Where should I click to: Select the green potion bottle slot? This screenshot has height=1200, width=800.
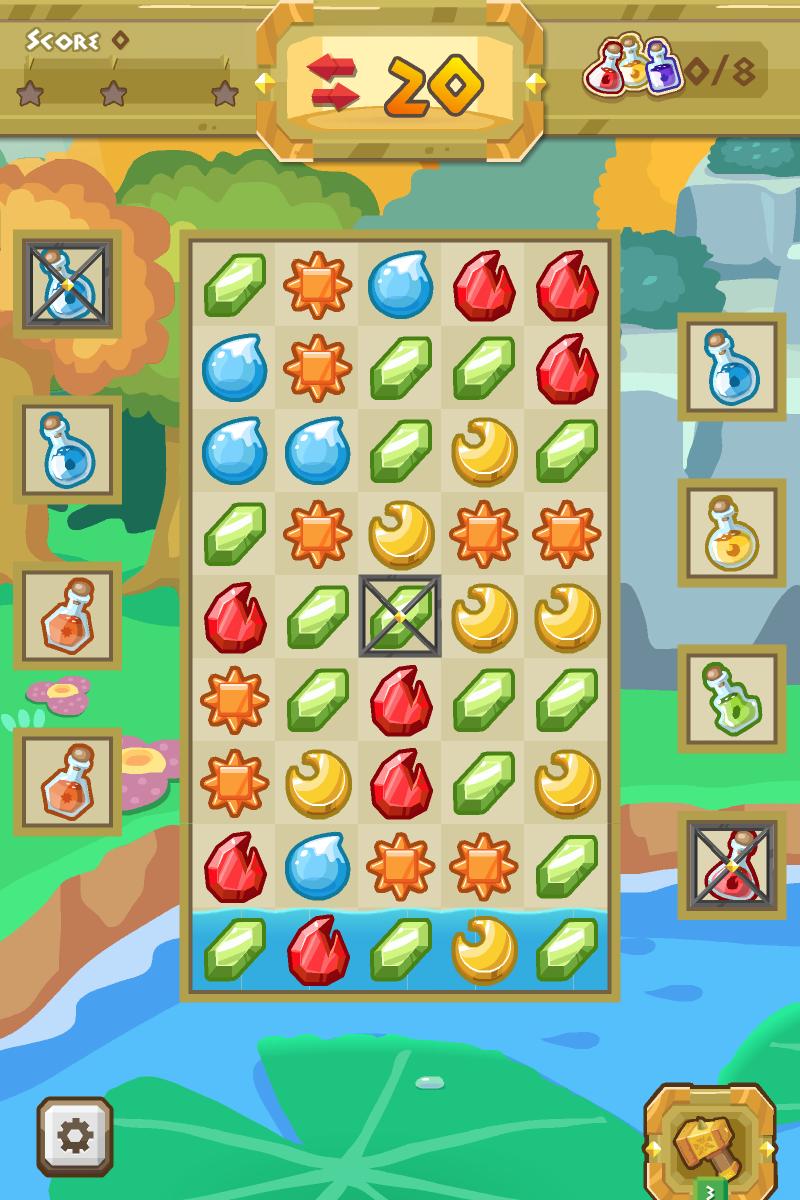(x=731, y=699)
